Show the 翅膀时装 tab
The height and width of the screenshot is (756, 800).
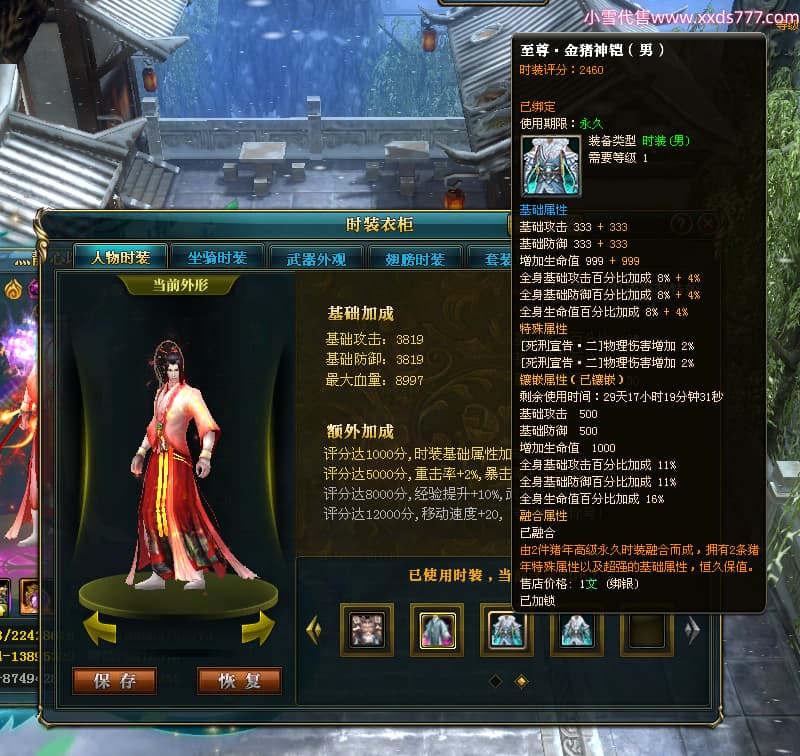pyautogui.click(x=414, y=259)
